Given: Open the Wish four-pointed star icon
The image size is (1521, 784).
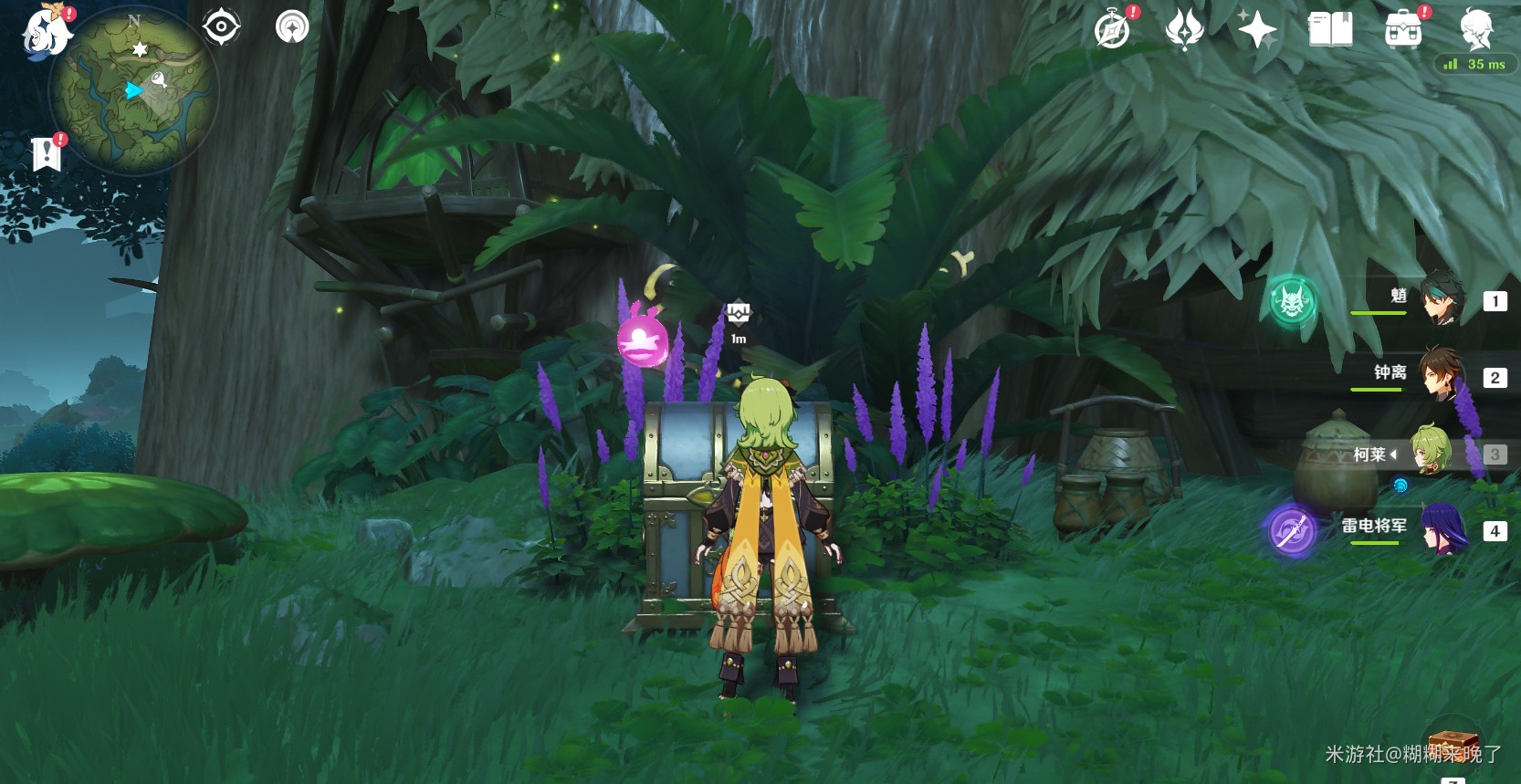Looking at the screenshot, I should pos(1257,30).
